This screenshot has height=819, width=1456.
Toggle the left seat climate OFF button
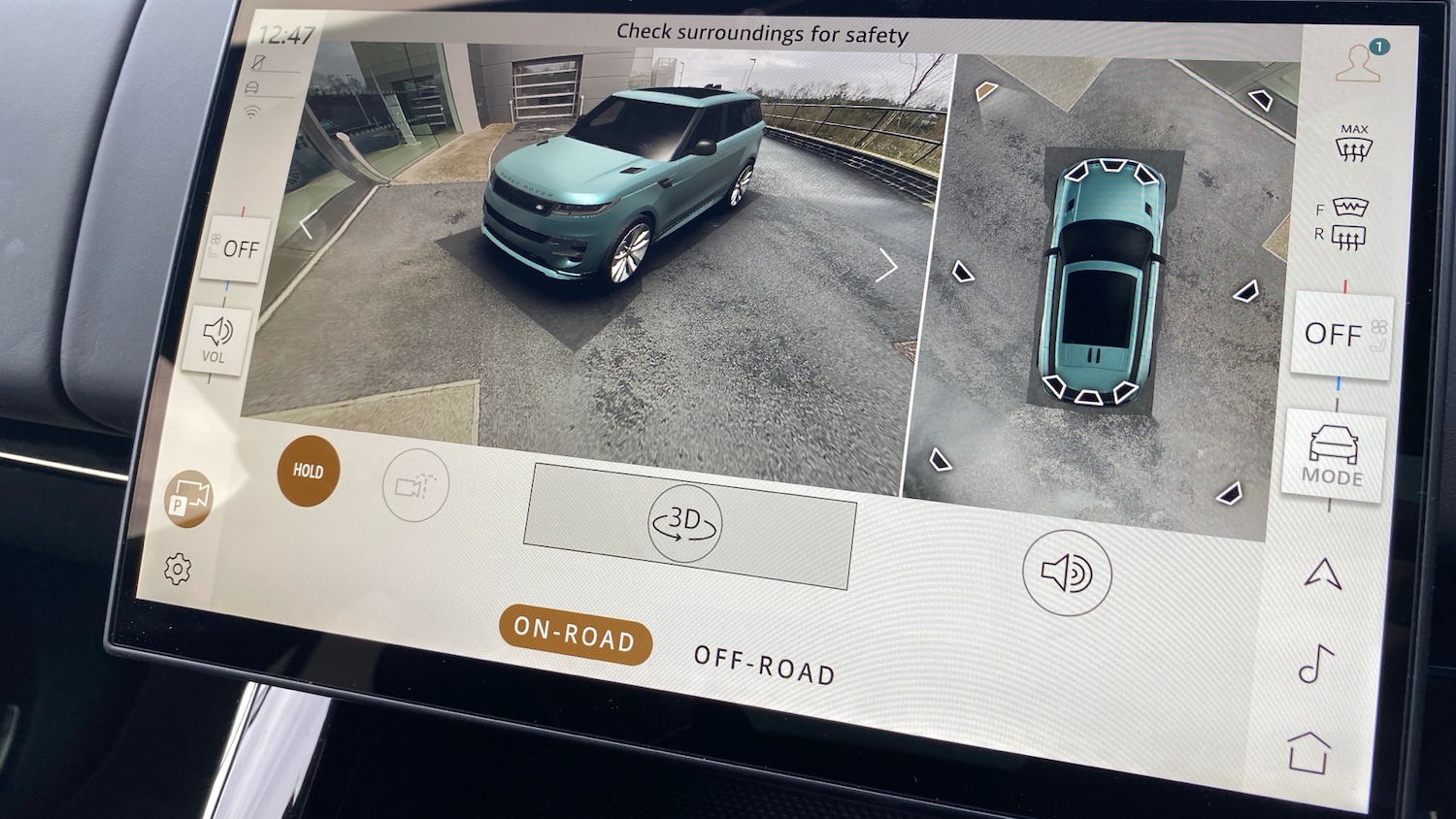pos(238,249)
